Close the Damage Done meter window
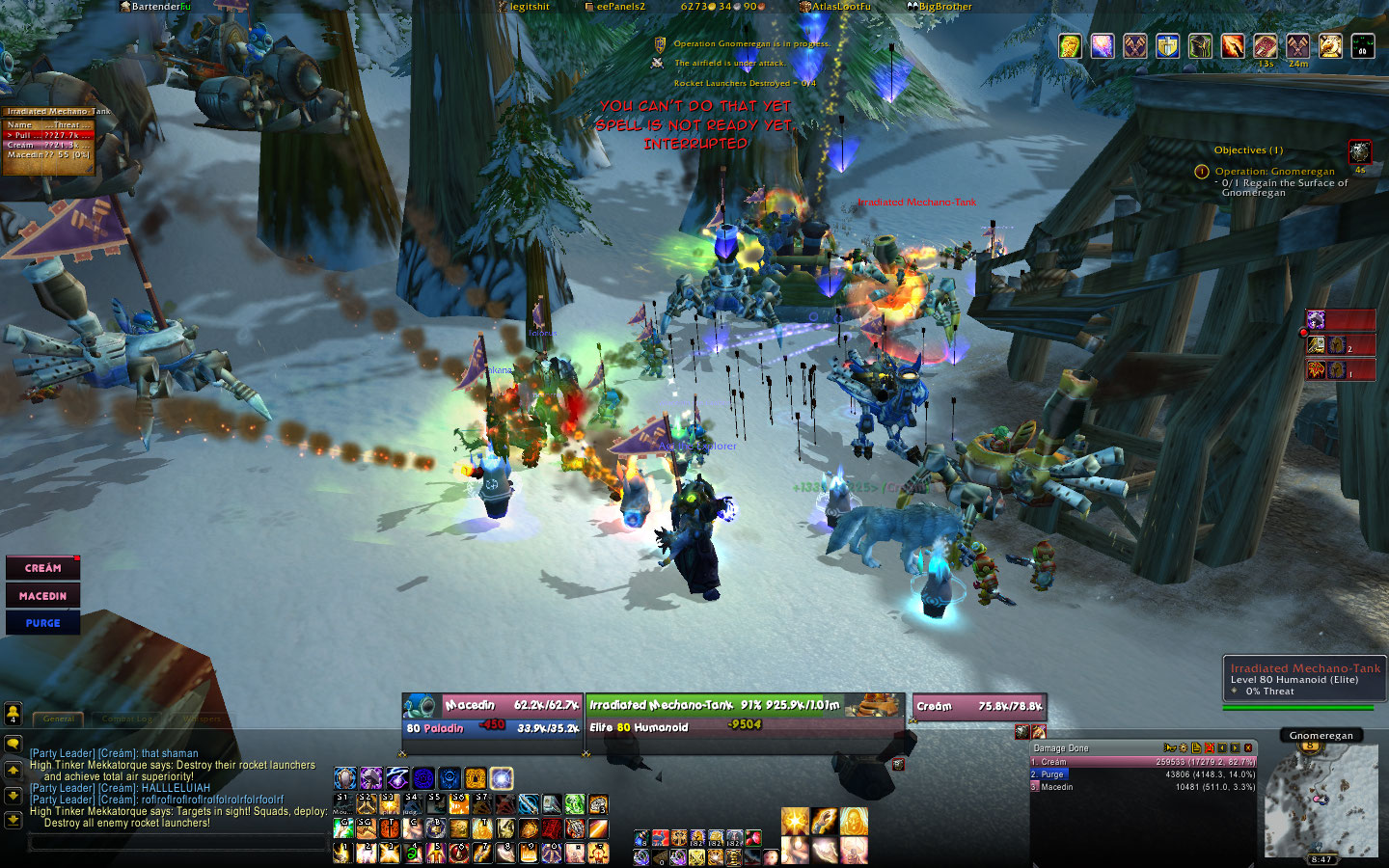The width and height of the screenshot is (1389, 868). [1248, 747]
